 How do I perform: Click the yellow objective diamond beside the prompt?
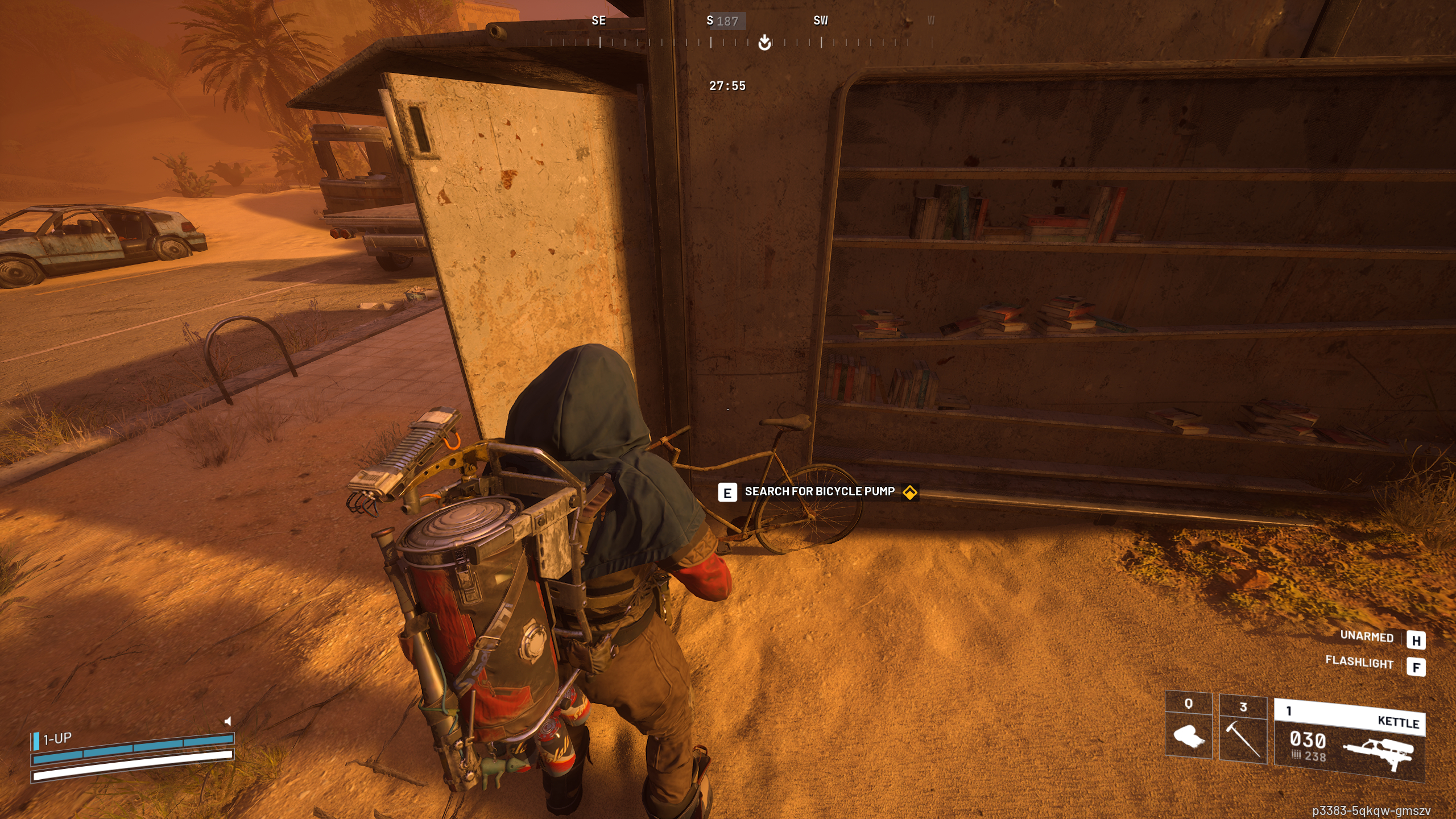pos(911,493)
